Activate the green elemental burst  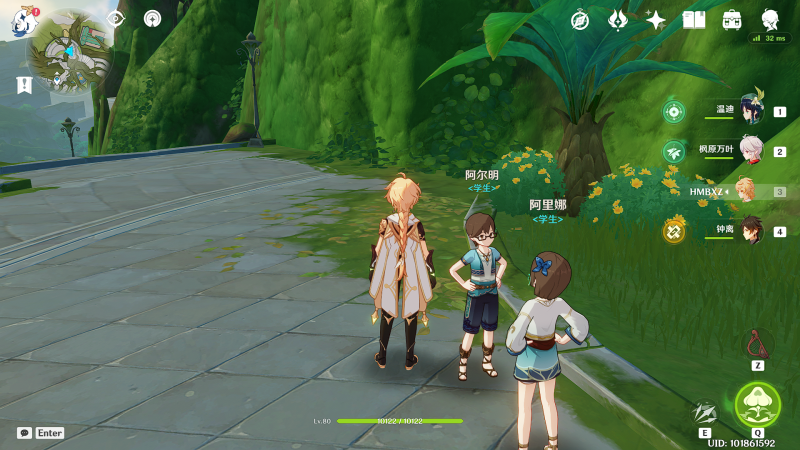(x=757, y=405)
